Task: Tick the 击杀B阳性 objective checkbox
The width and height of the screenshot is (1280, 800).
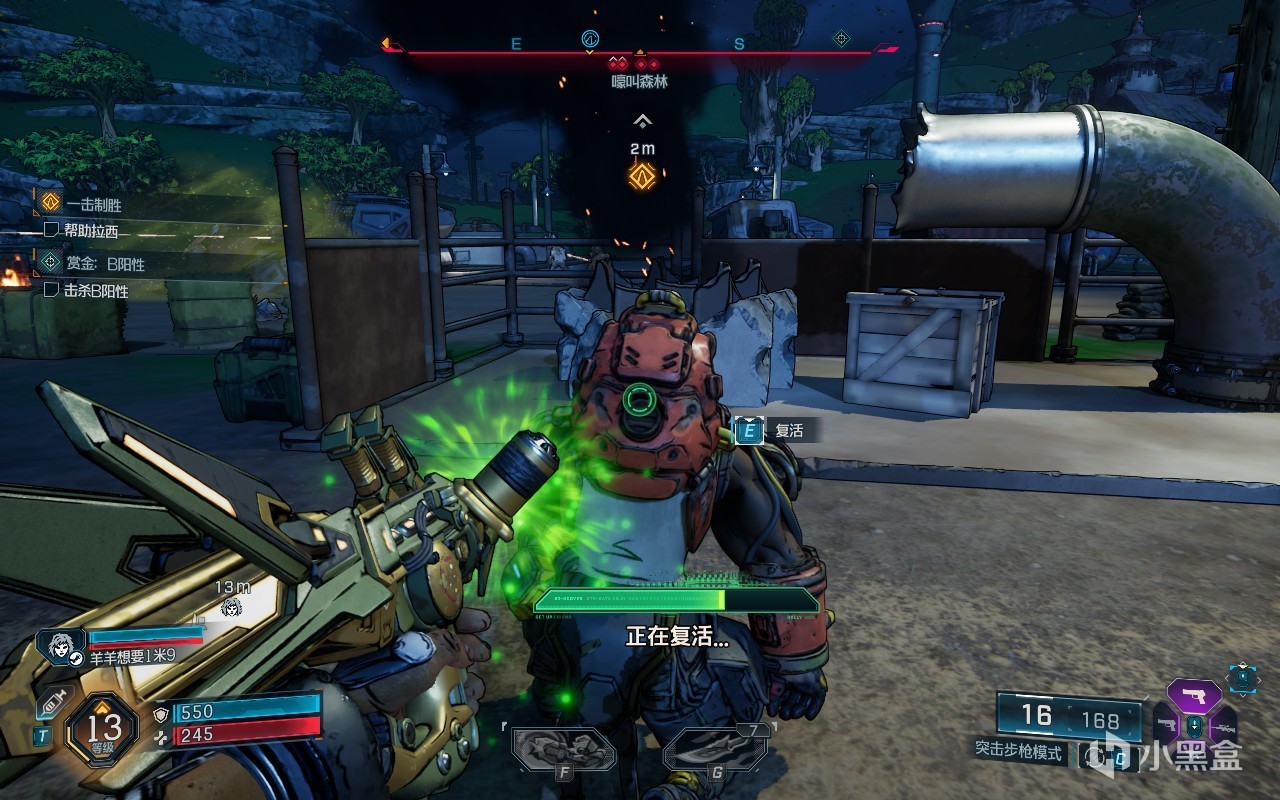Action: pyautogui.click(x=52, y=291)
